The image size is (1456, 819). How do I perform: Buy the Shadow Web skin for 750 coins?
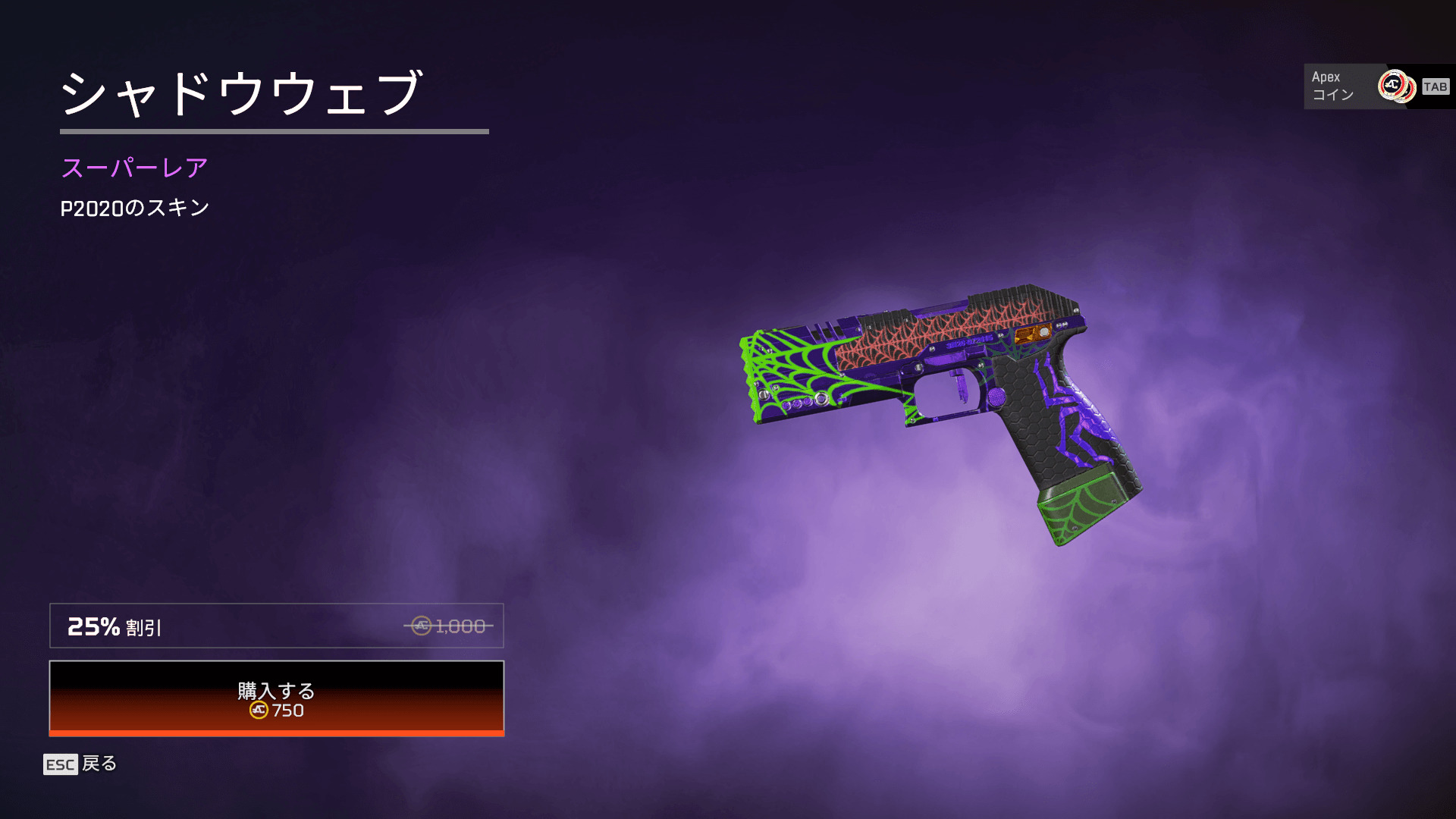276,698
